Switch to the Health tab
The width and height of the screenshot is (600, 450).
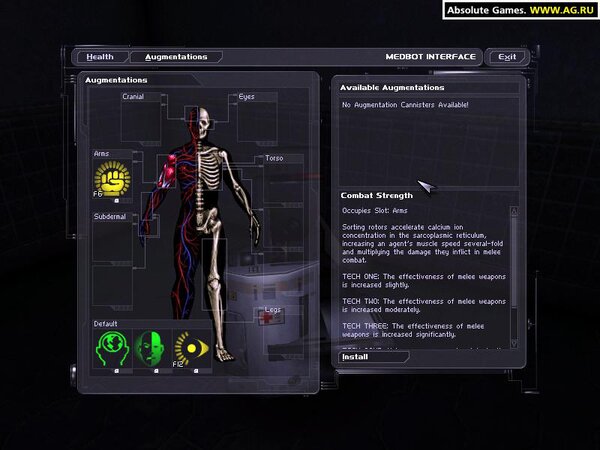[100, 57]
